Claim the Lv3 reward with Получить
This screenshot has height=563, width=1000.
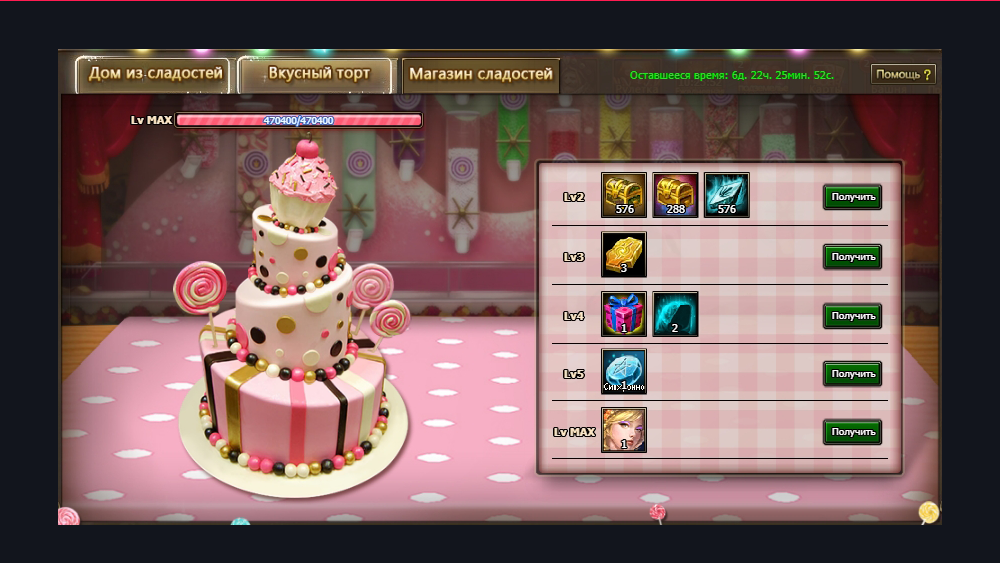pos(852,257)
